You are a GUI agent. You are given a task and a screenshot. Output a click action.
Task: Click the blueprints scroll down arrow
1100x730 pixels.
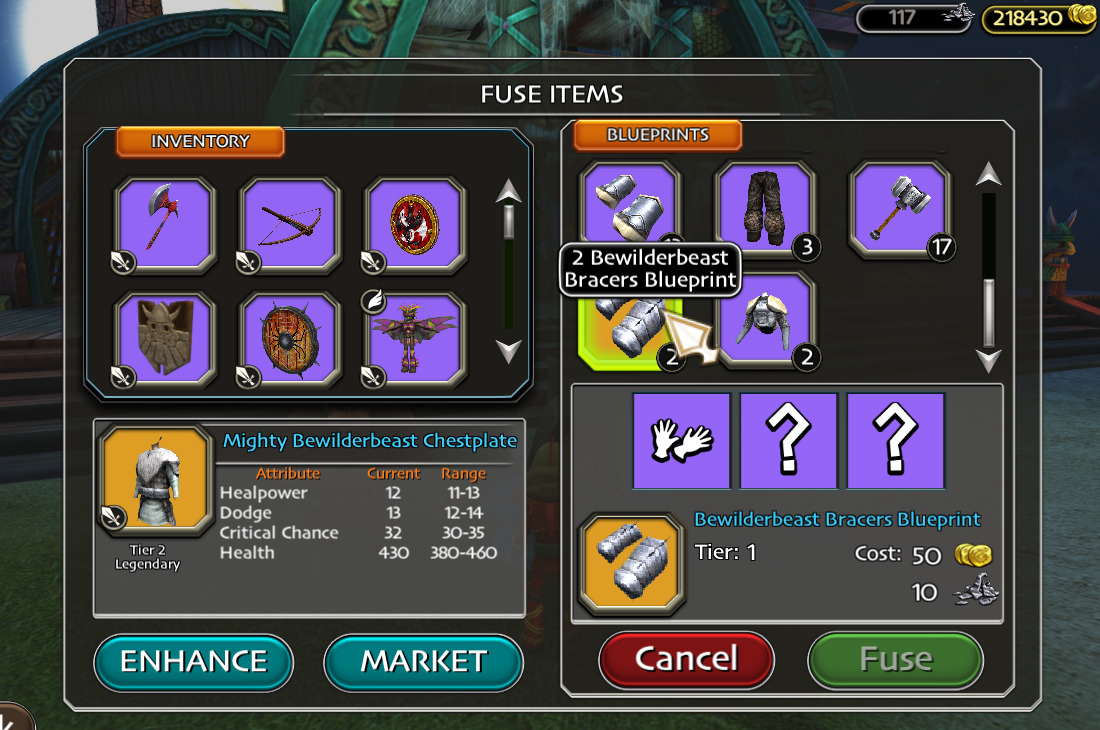click(989, 360)
